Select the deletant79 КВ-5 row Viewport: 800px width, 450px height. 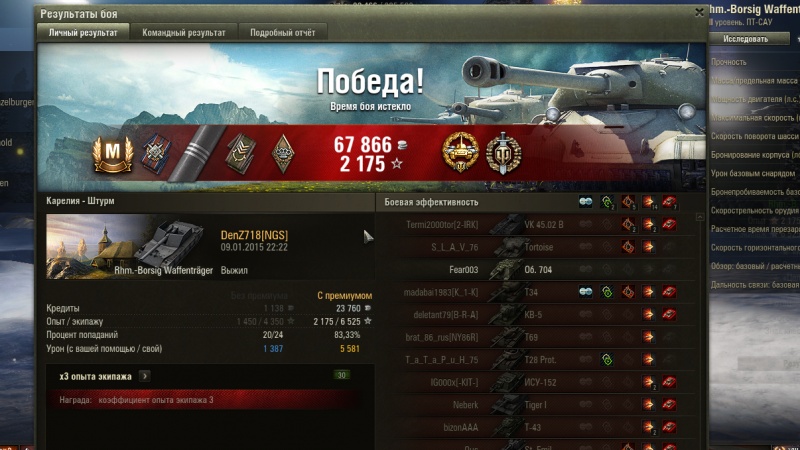538,315
